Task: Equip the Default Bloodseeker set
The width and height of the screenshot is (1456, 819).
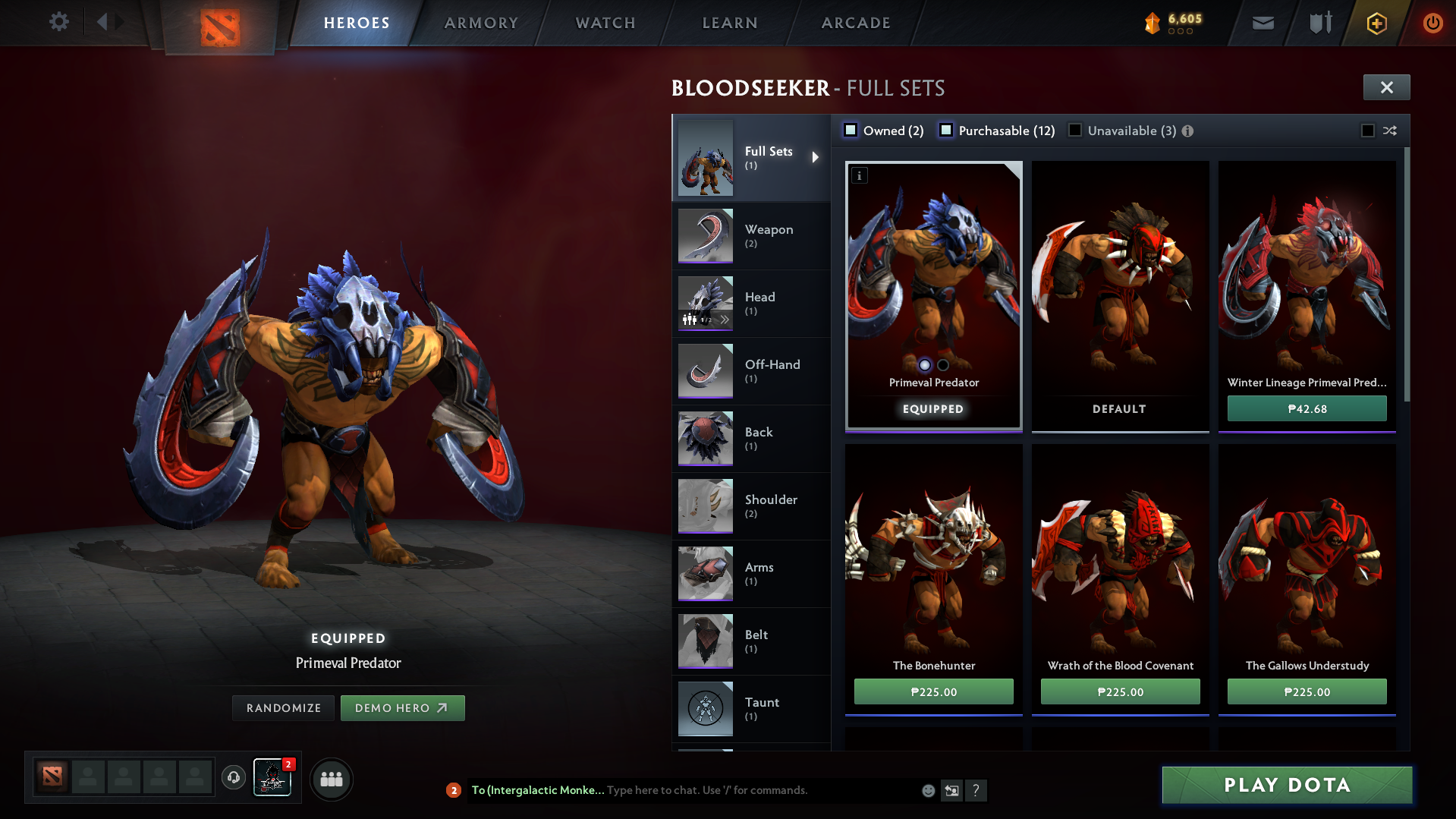Action: coord(1120,296)
